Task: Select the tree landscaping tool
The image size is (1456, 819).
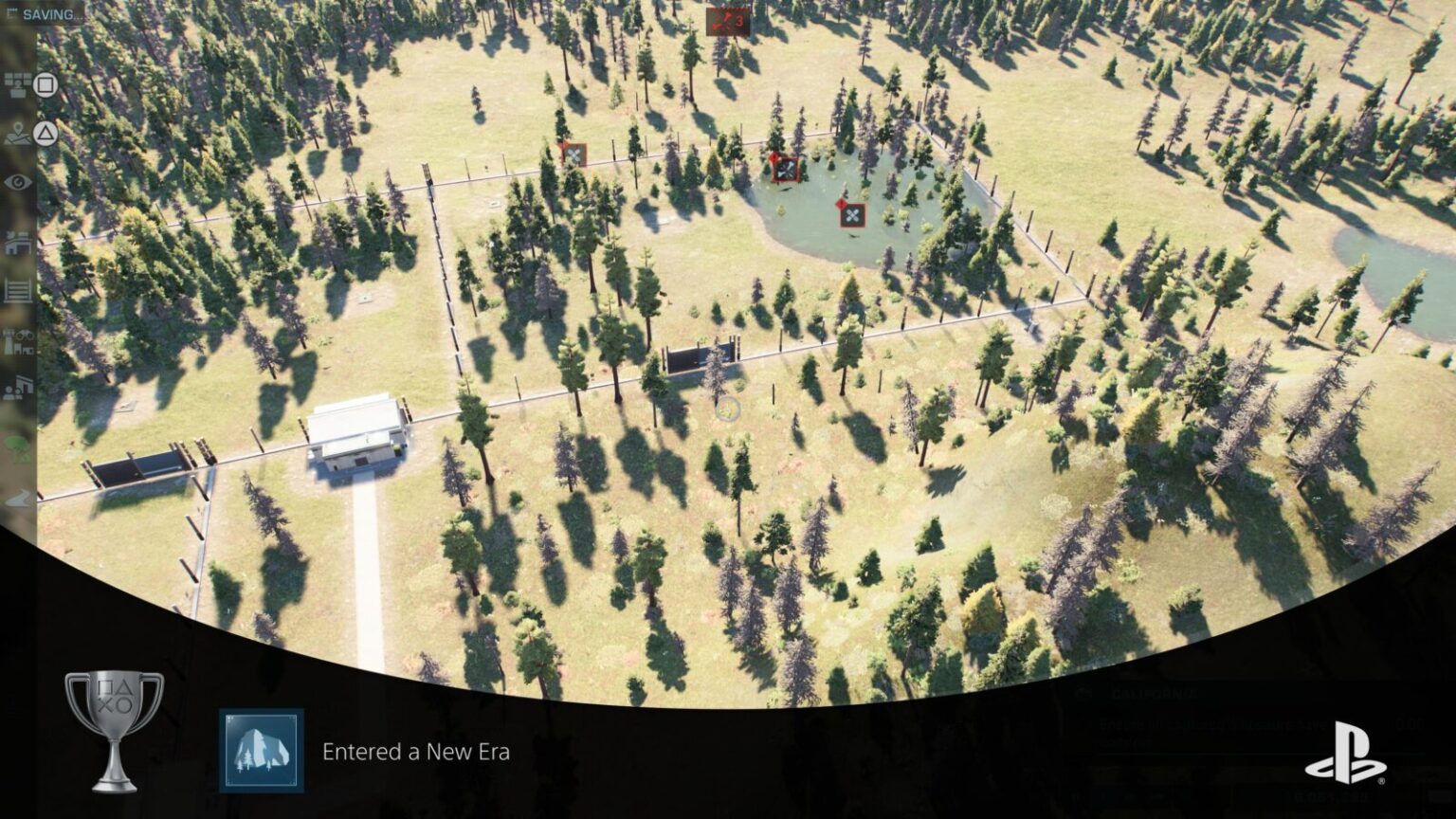Action: point(18,443)
